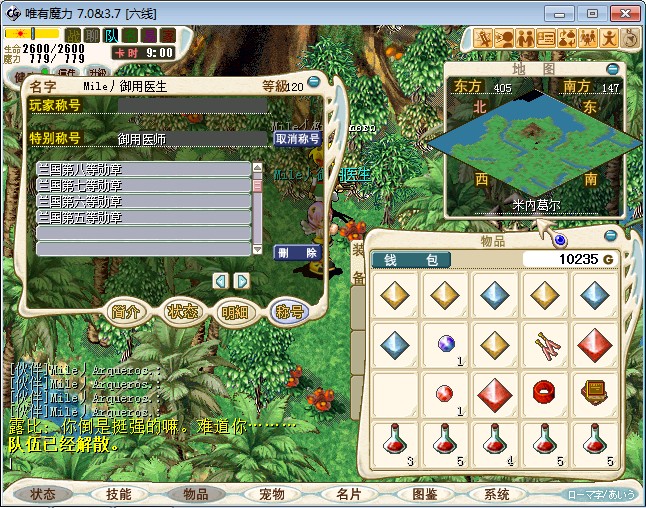Select the 兰国第八等勋章 title row
The image size is (646, 508).
pyautogui.click(x=142, y=170)
